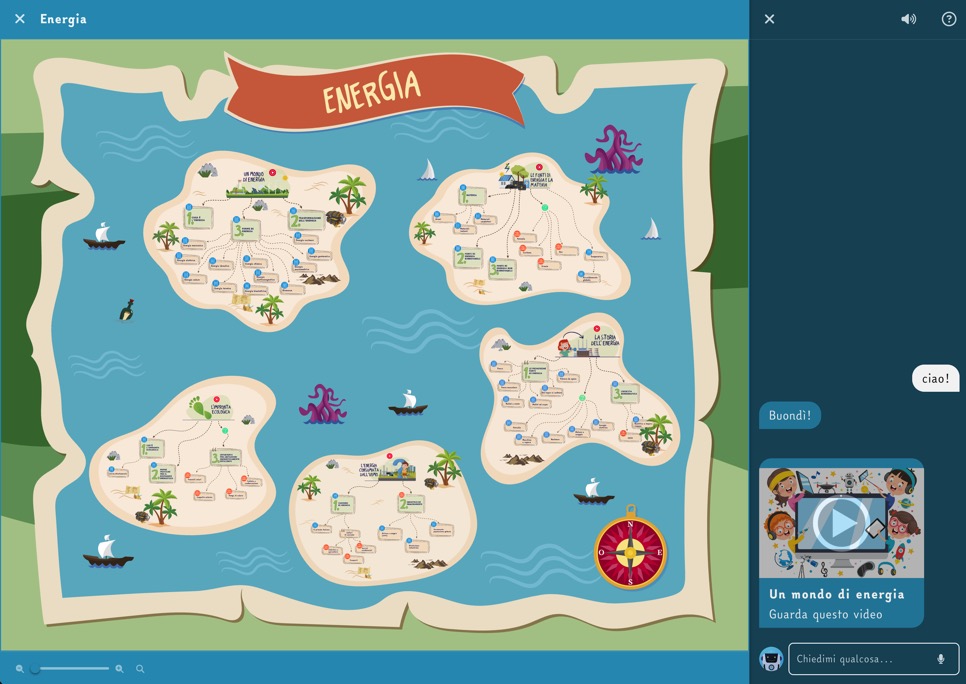
Task: Focus the "Chiedimi qualcosa..." chat field
Action: point(860,659)
